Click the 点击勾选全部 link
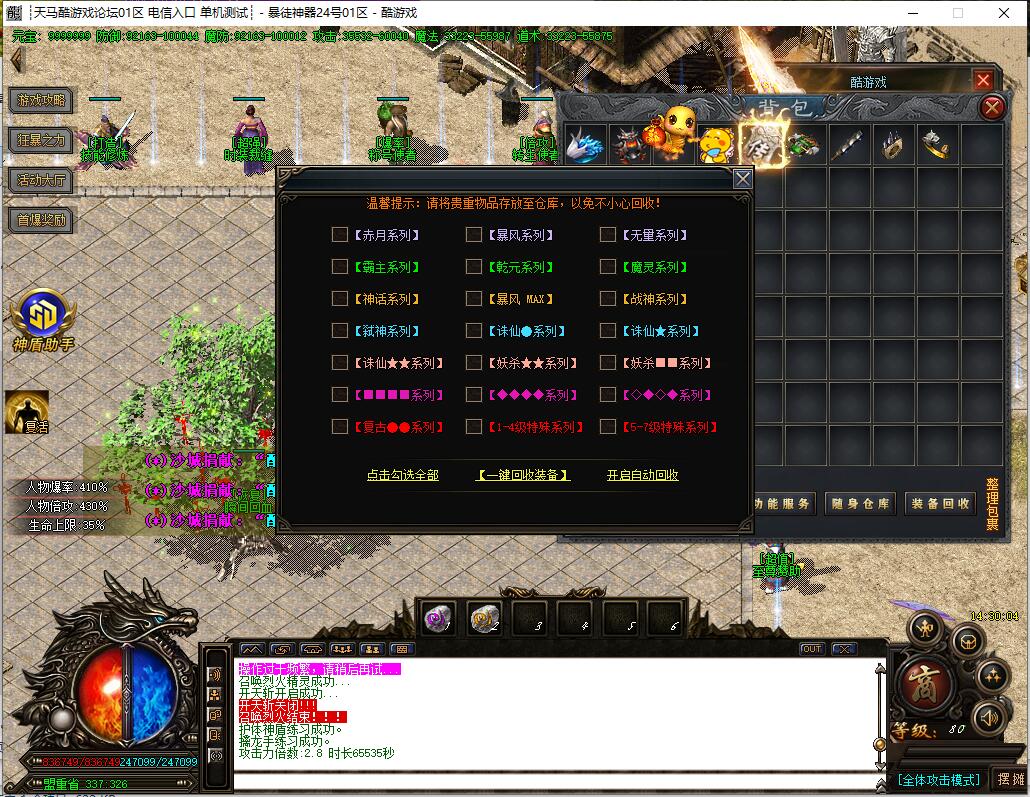Viewport: 1030px width, 797px height. click(402, 475)
